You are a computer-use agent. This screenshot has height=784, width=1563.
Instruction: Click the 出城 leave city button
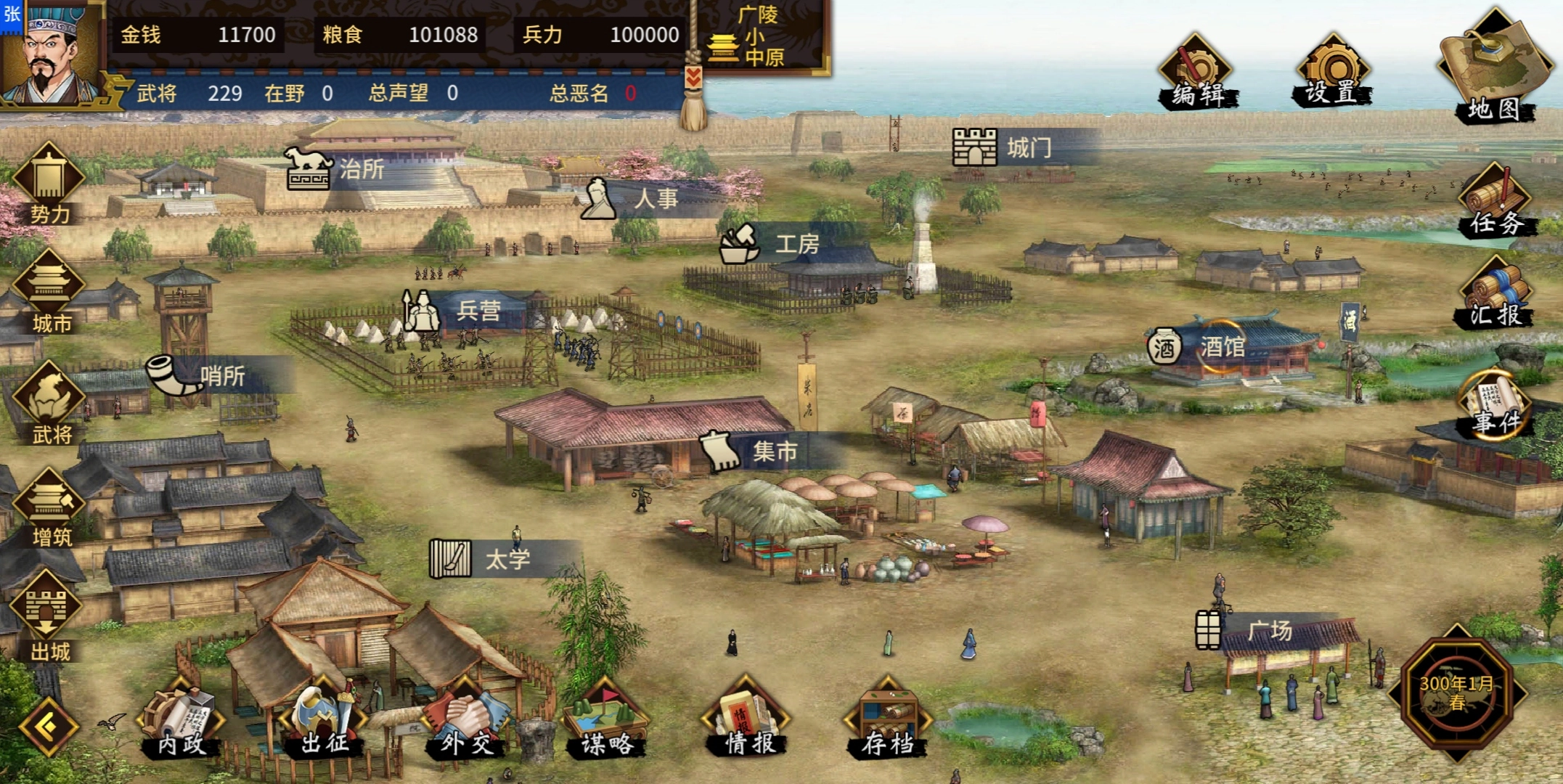point(49,617)
